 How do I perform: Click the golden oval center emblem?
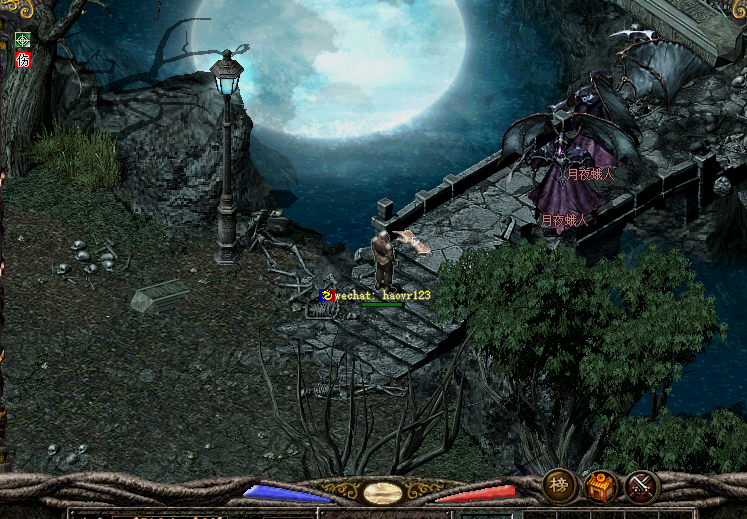click(x=383, y=493)
